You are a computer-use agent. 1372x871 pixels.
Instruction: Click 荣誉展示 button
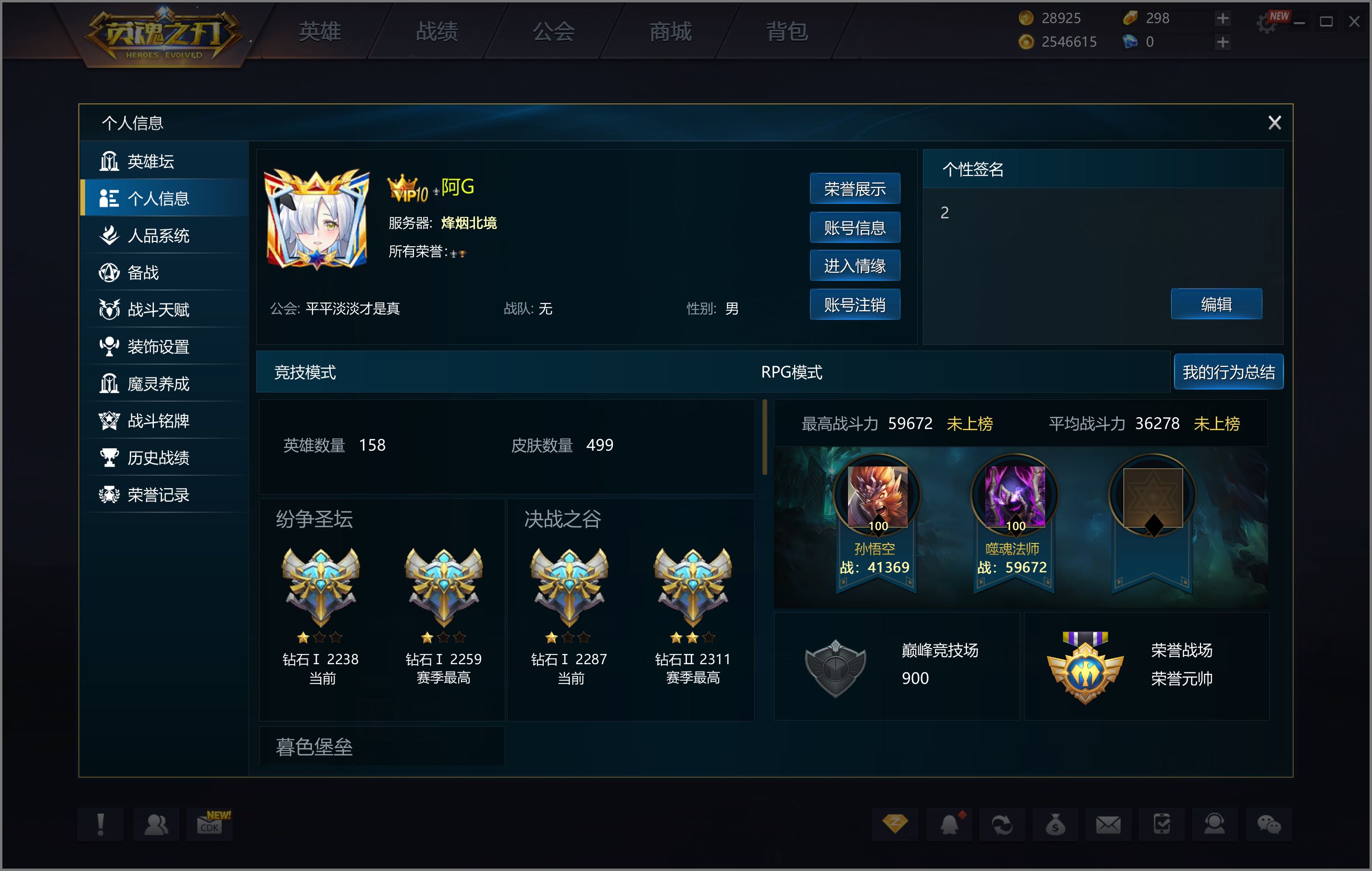[x=855, y=188]
